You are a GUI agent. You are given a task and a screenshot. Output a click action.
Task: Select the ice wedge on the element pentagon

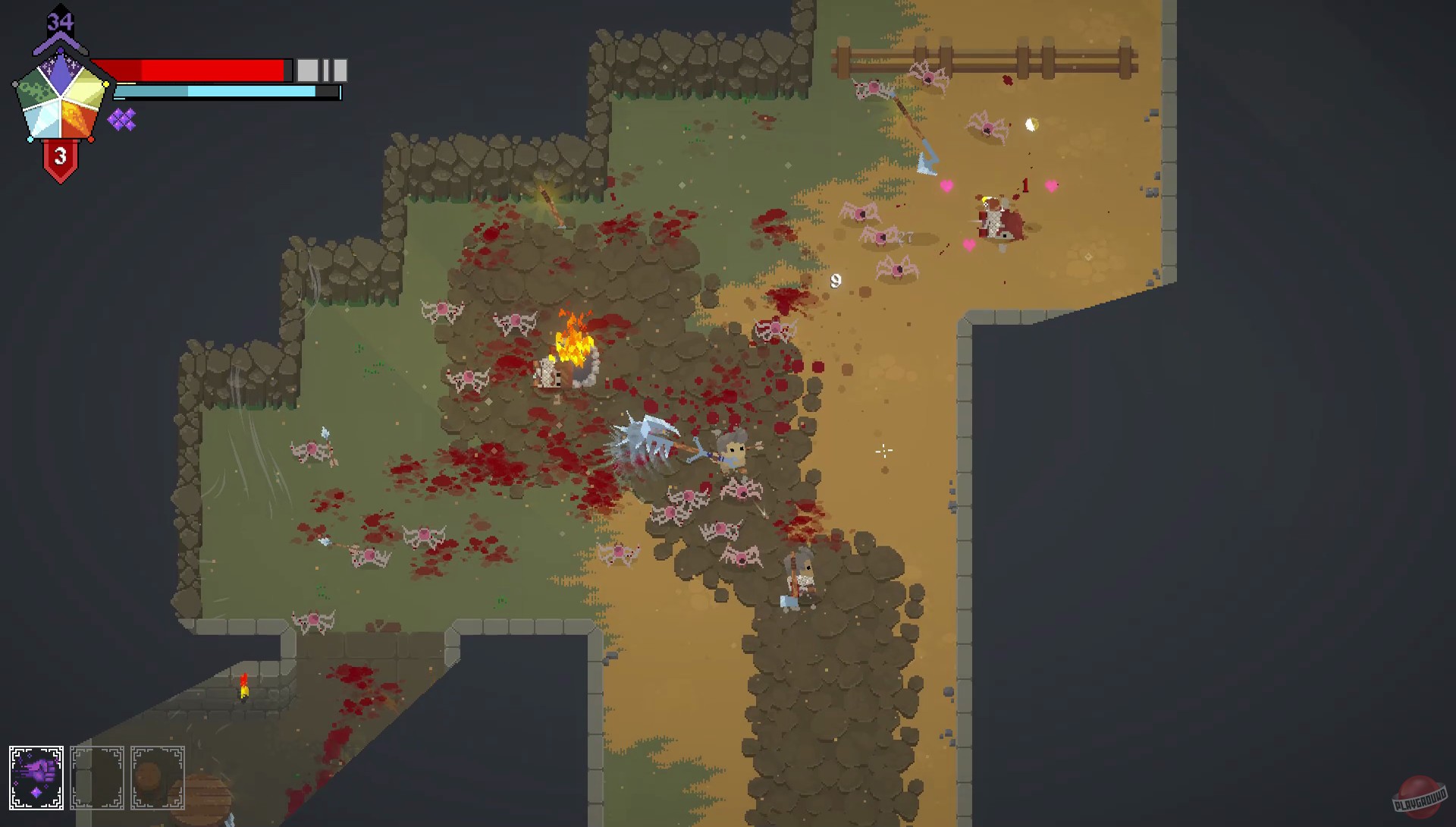coord(44,121)
